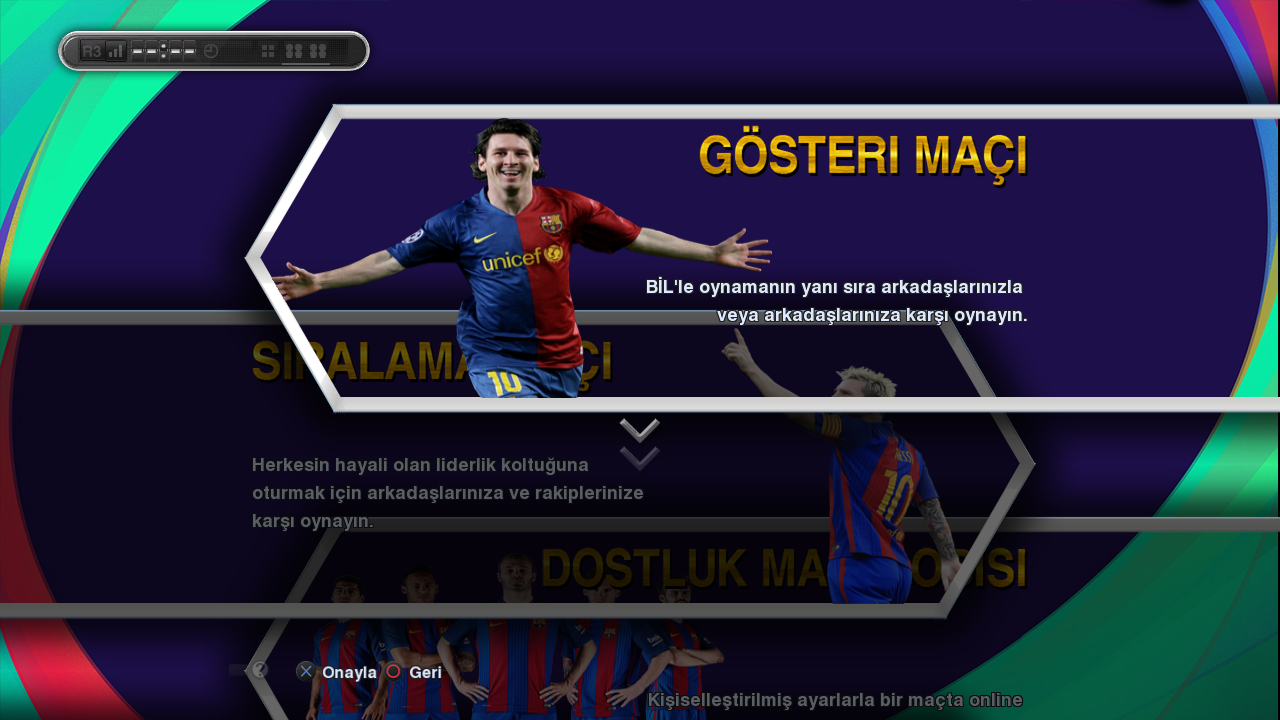
Task: Open the DOSTLUK MAÇI LOBISI entry
Action: pyautogui.click(x=783, y=568)
